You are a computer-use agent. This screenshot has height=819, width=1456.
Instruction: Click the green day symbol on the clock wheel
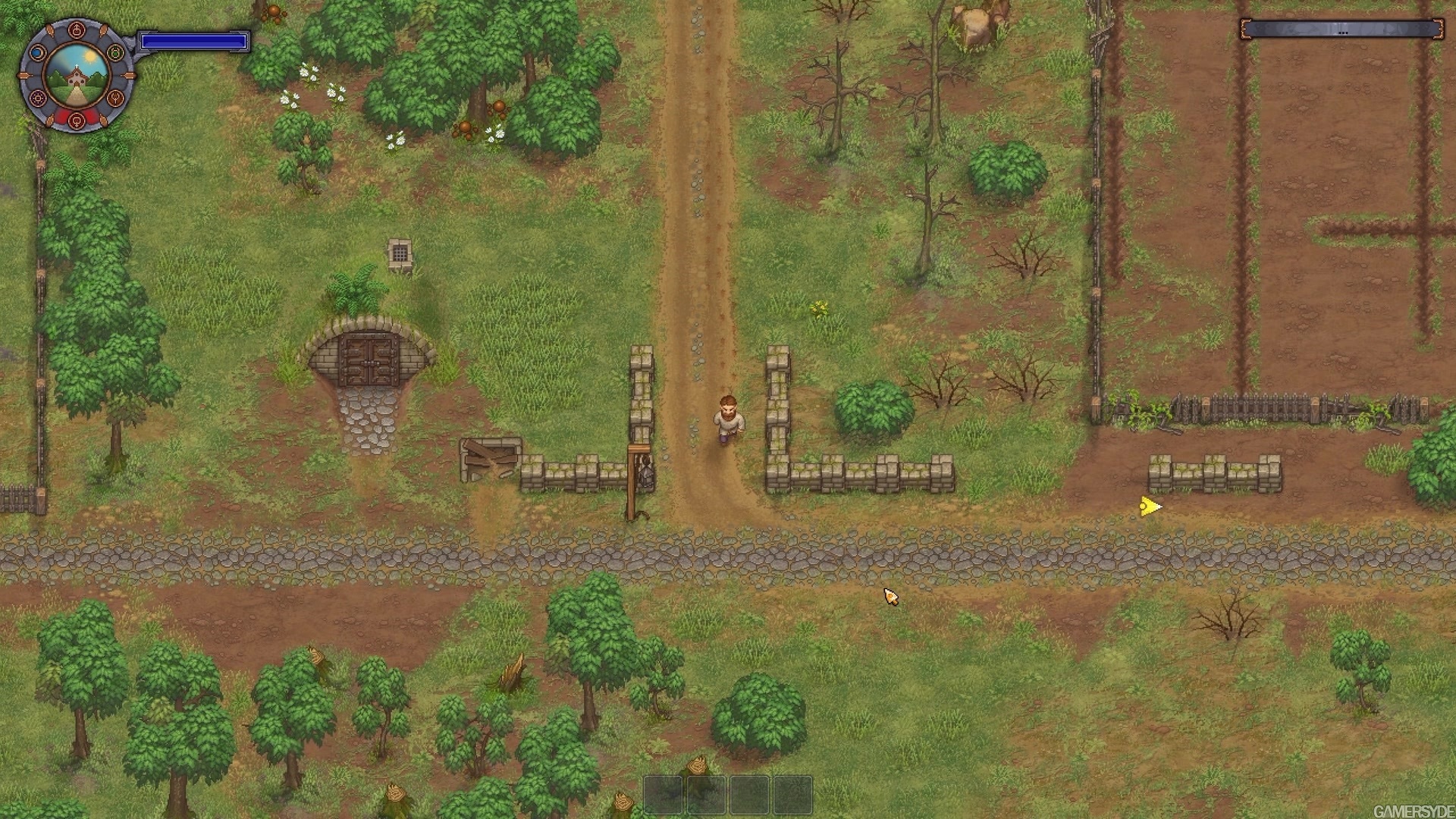[x=115, y=53]
